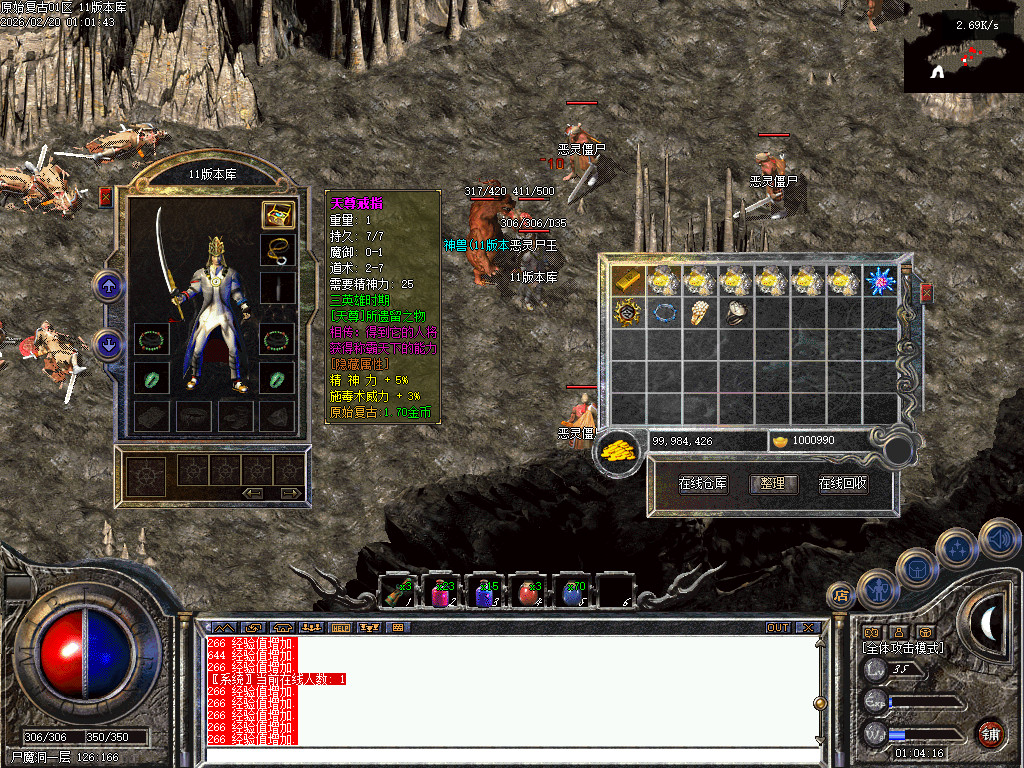The width and height of the screenshot is (1024, 768).
Task: Select the gold bar in the bag
Action: (x=628, y=281)
